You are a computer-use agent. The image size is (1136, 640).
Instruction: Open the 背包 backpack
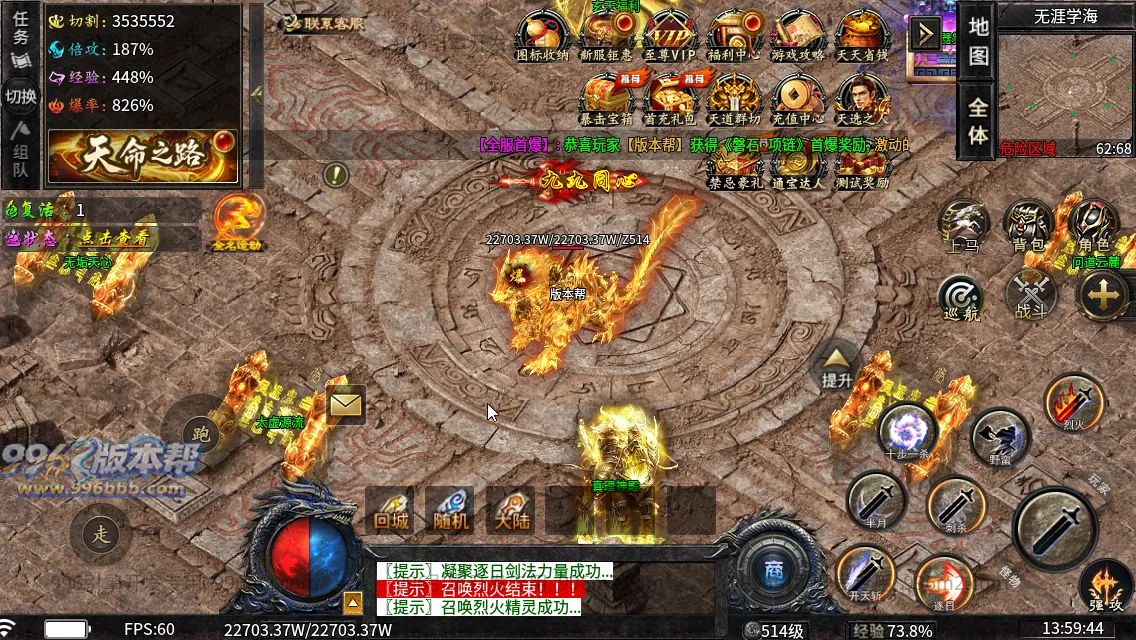(x=1027, y=225)
